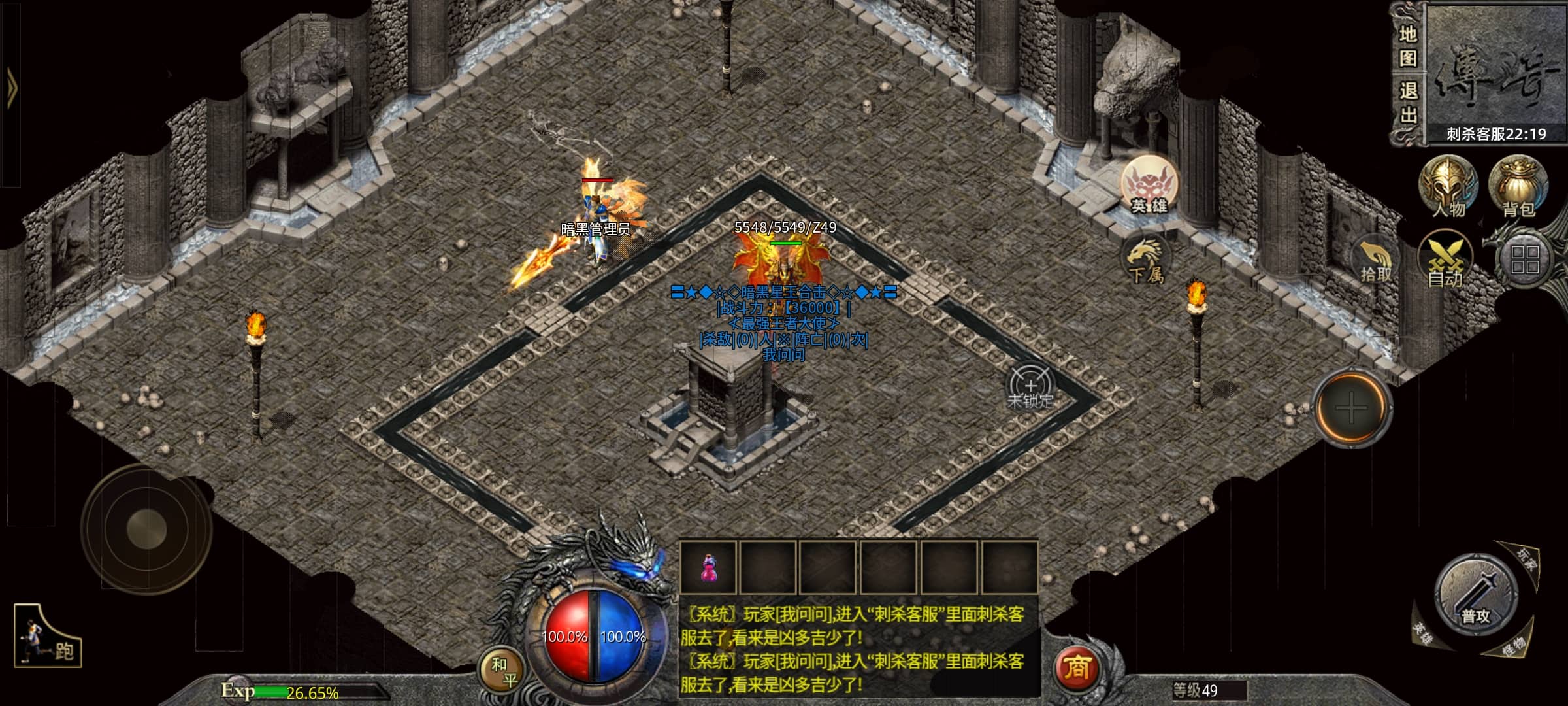The height and width of the screenshot is (706, 1568).
Task: Open the map via 地图 button
Action: [1408, 46]
